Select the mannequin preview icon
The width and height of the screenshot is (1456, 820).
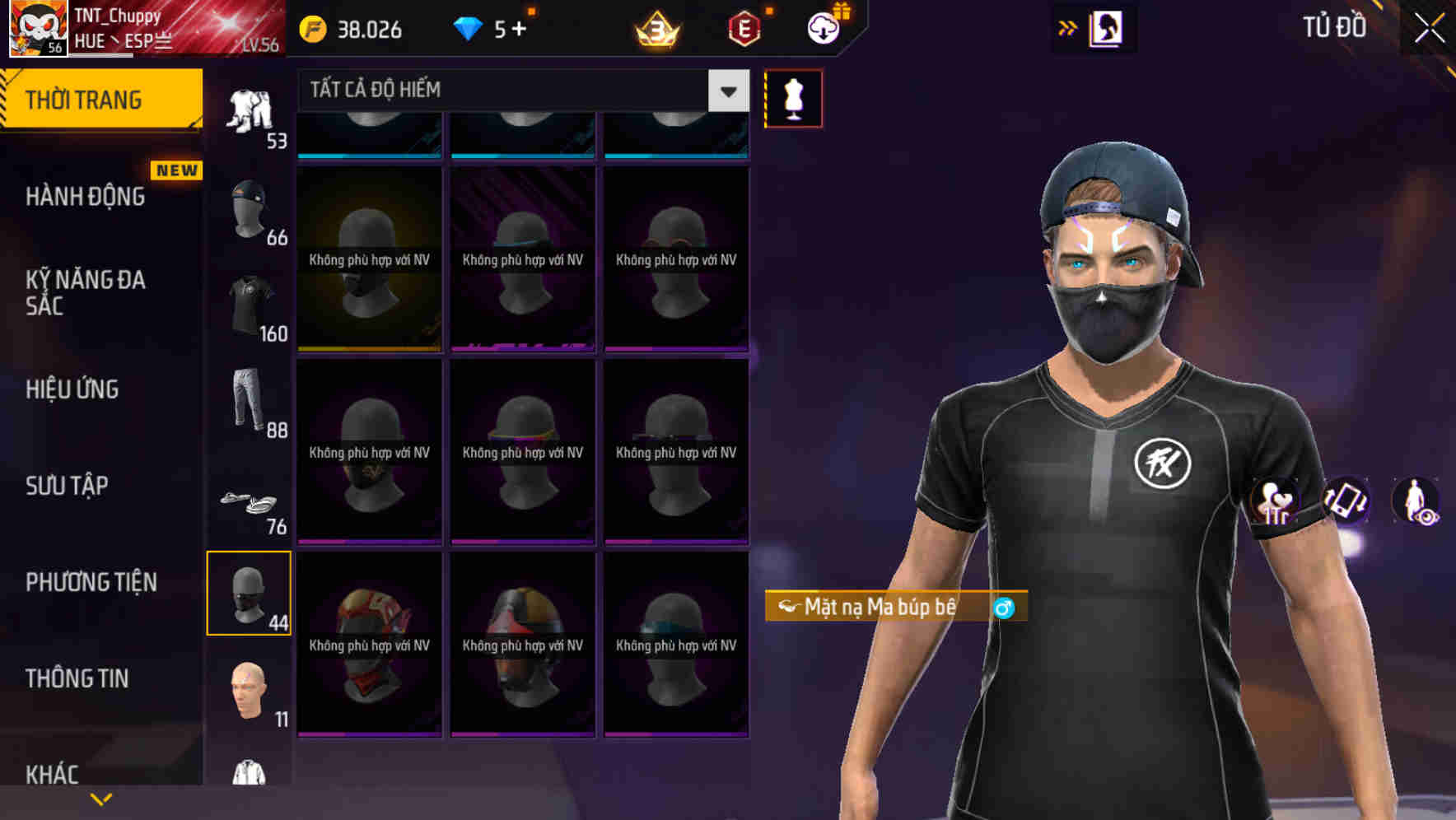coord(793,97)
